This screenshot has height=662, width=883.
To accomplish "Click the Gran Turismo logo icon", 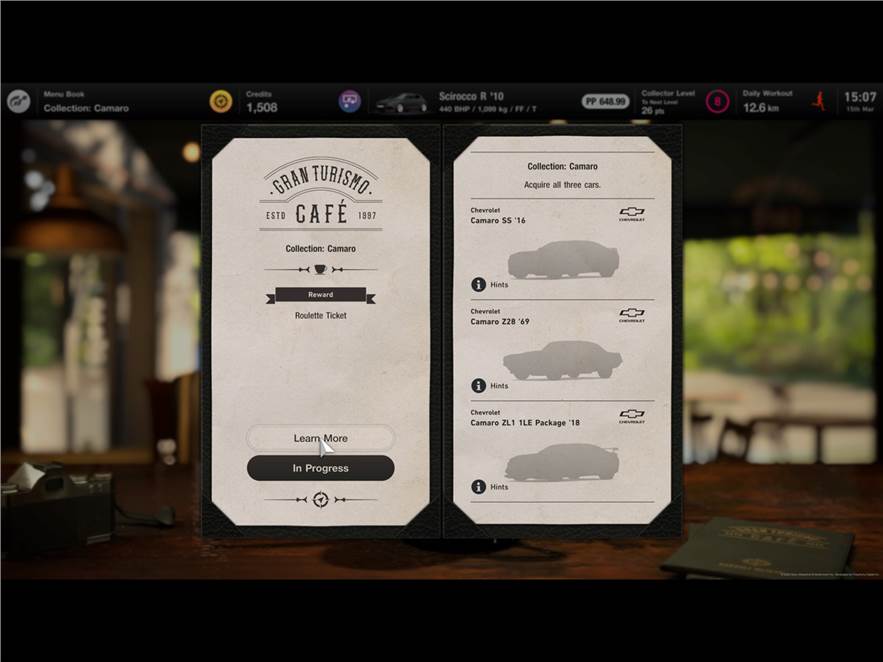I will click(20, 102).
